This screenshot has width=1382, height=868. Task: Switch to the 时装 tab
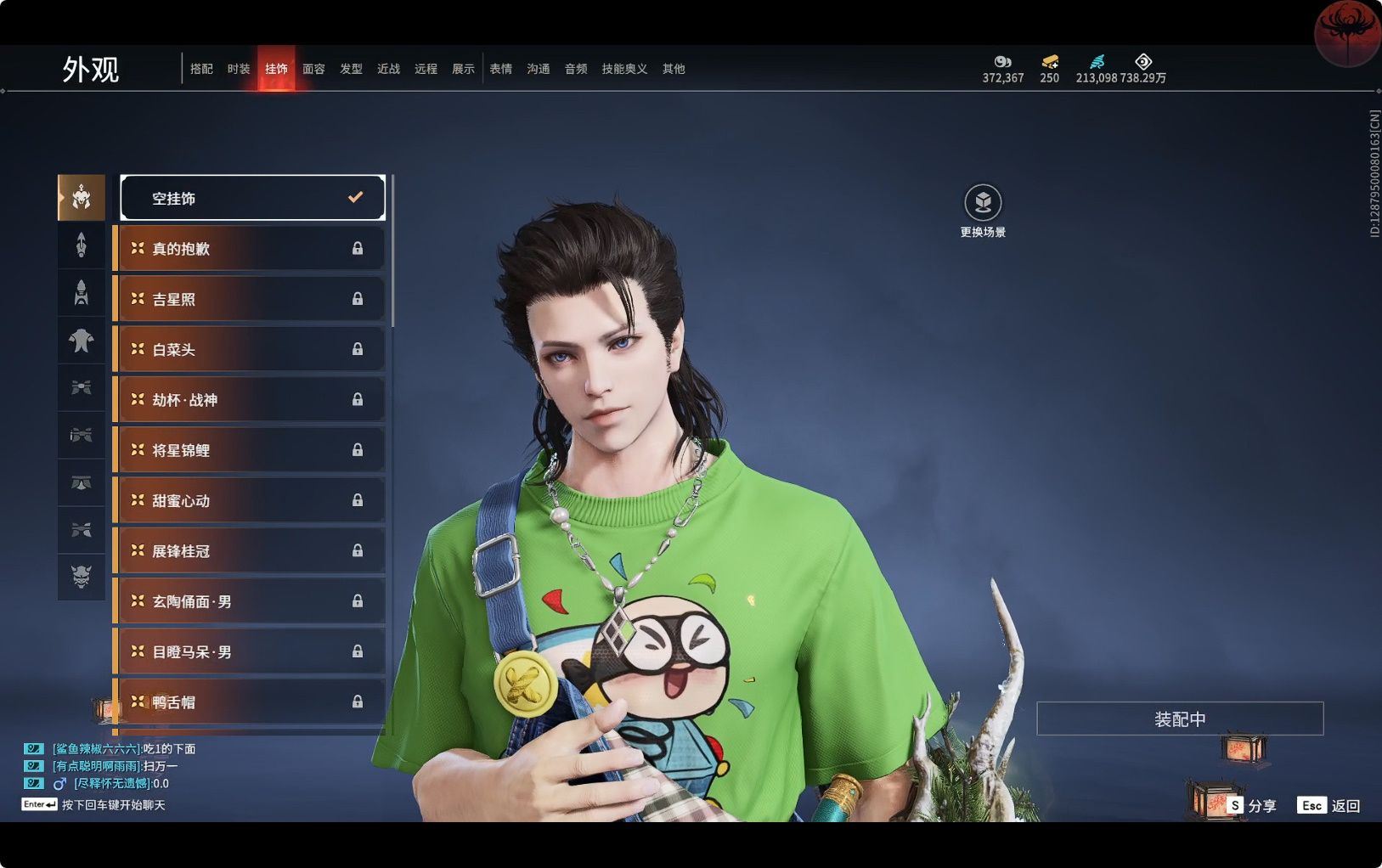point(239,69)
